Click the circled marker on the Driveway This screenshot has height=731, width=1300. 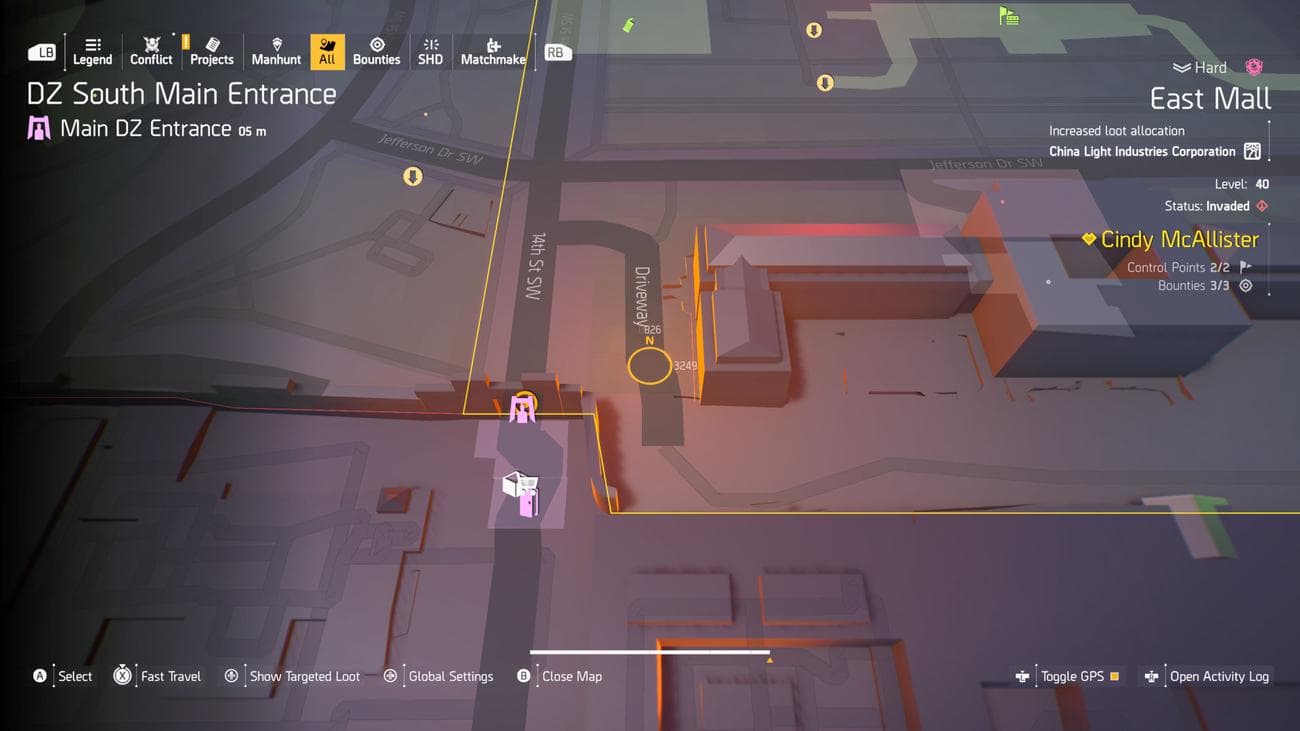click(649, 365)
